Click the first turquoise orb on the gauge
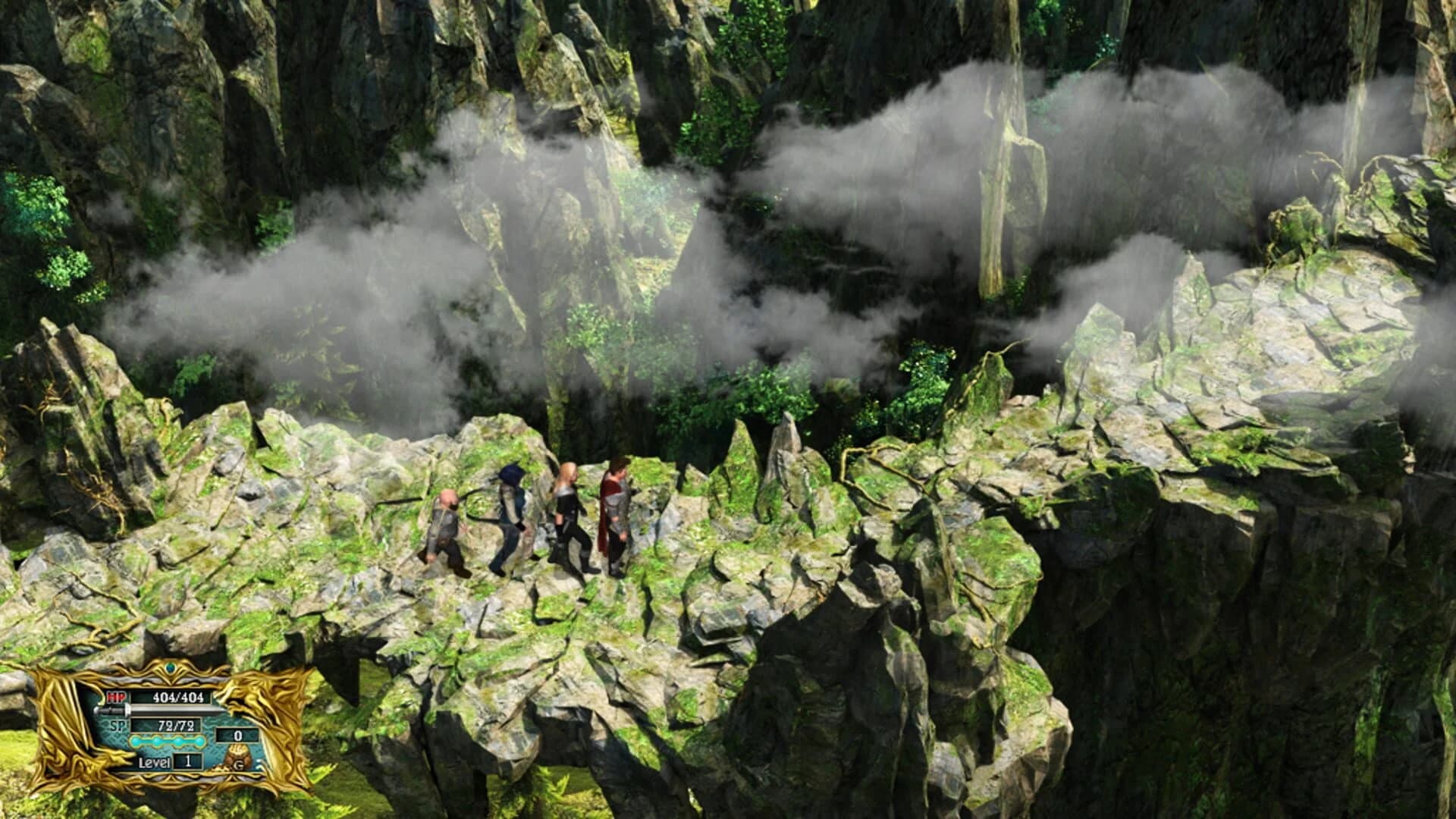Viewport: 1456px width, 819px height. point(135,742)
